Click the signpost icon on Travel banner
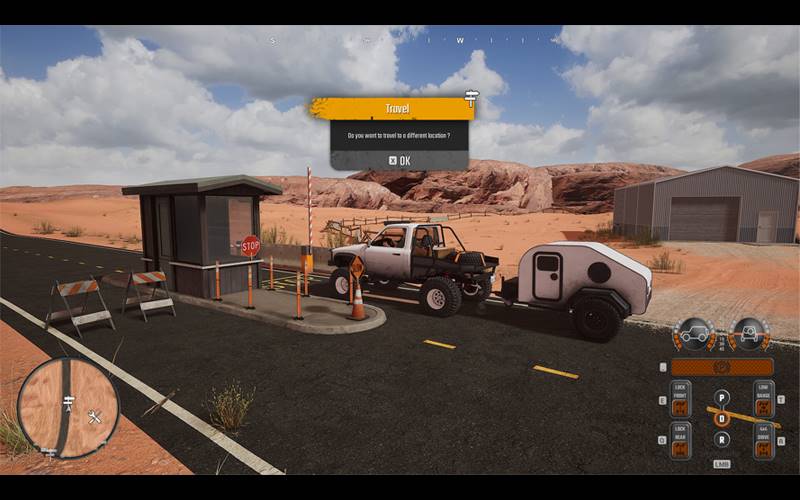800x500 pixels. tap(471, 97)
